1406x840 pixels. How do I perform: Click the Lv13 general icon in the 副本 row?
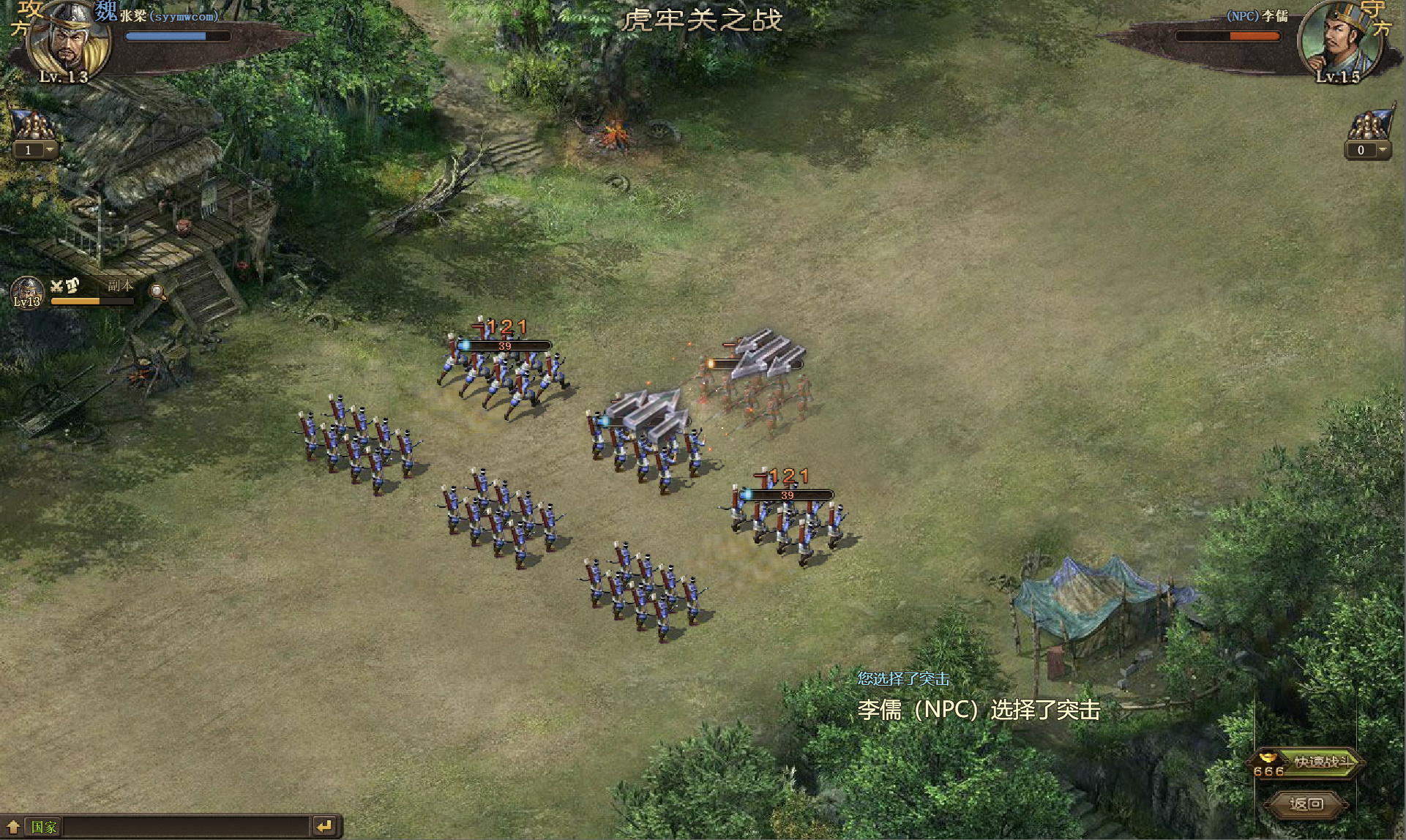28,292
